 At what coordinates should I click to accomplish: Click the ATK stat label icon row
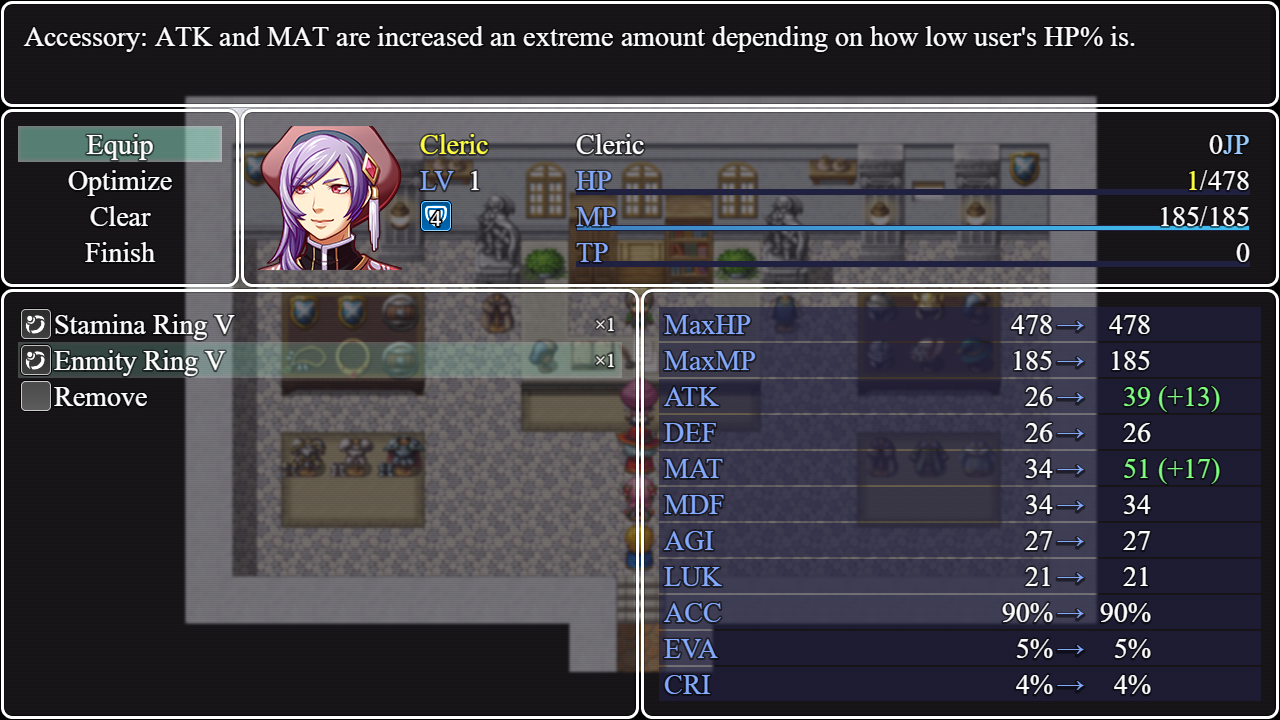pos(693,397)
